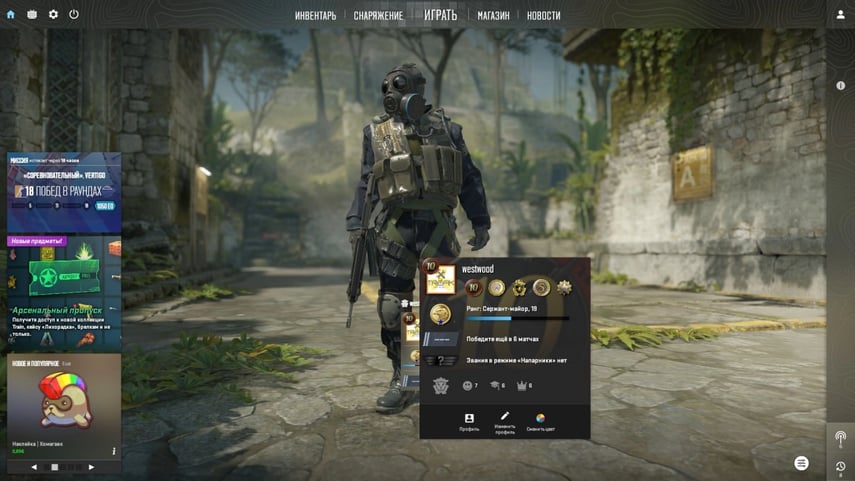Select ИГРАТЬ to start playing
This screenshot has width=855, height=481.
(x=440, y=15)
